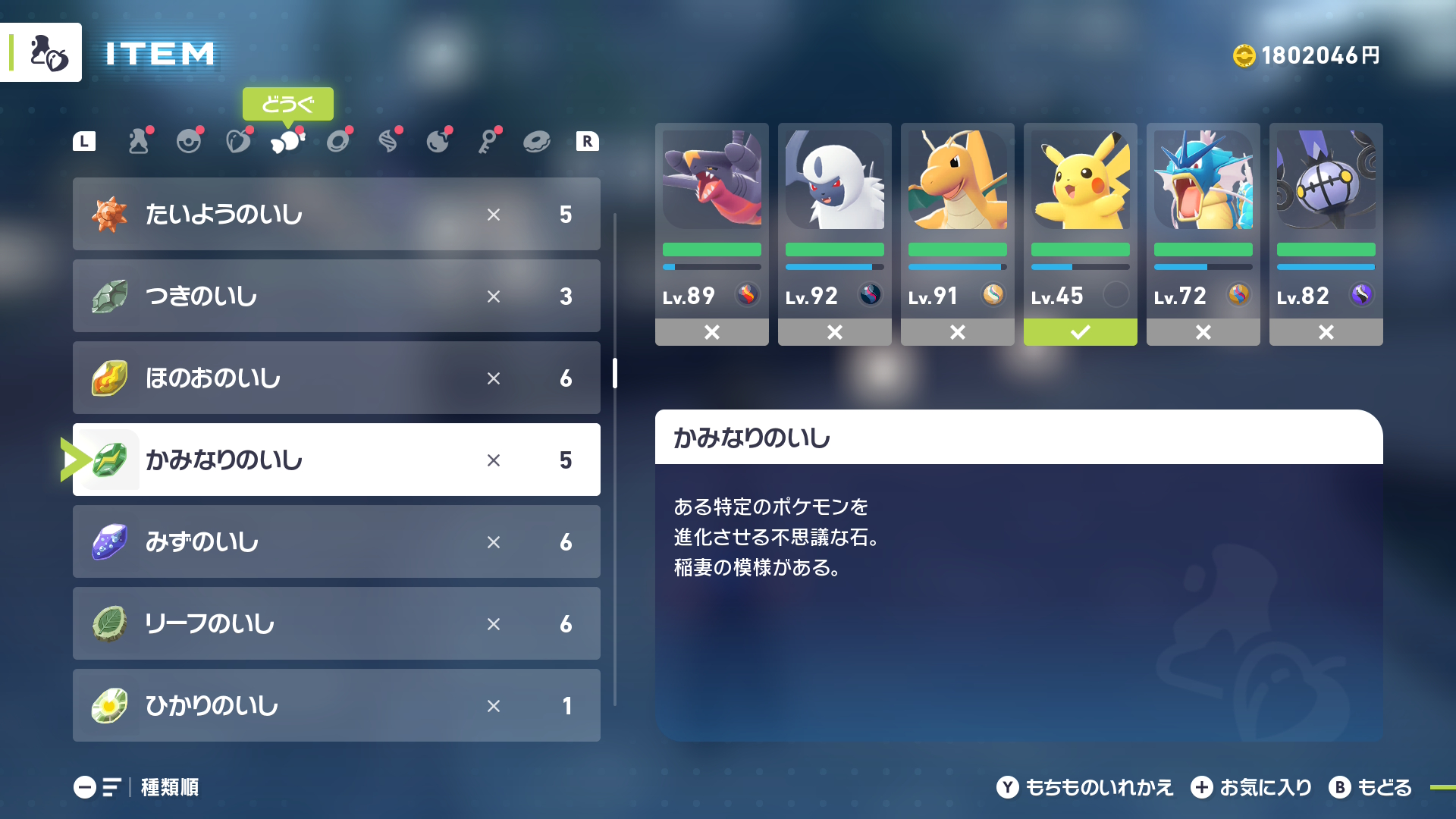This screenshot has height=819, width=1456.
Task: Switch to the spray bottle medicine tab
Action: point(139,141)
